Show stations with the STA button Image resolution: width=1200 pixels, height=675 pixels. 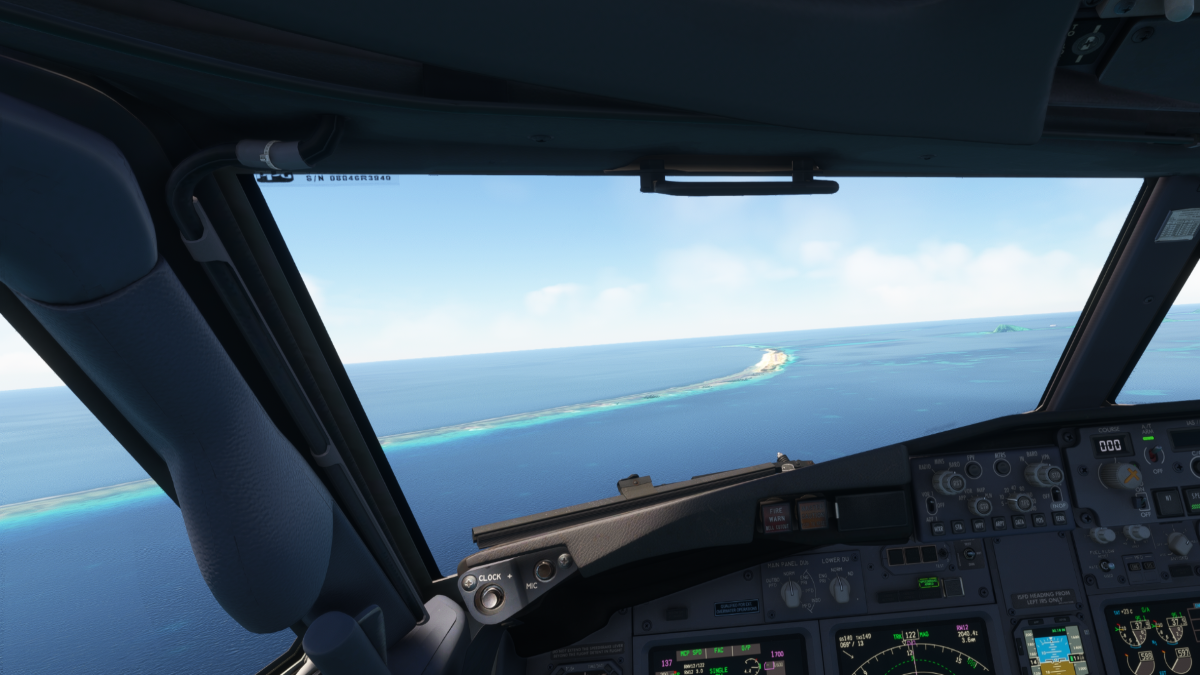(x=958, y=525)
